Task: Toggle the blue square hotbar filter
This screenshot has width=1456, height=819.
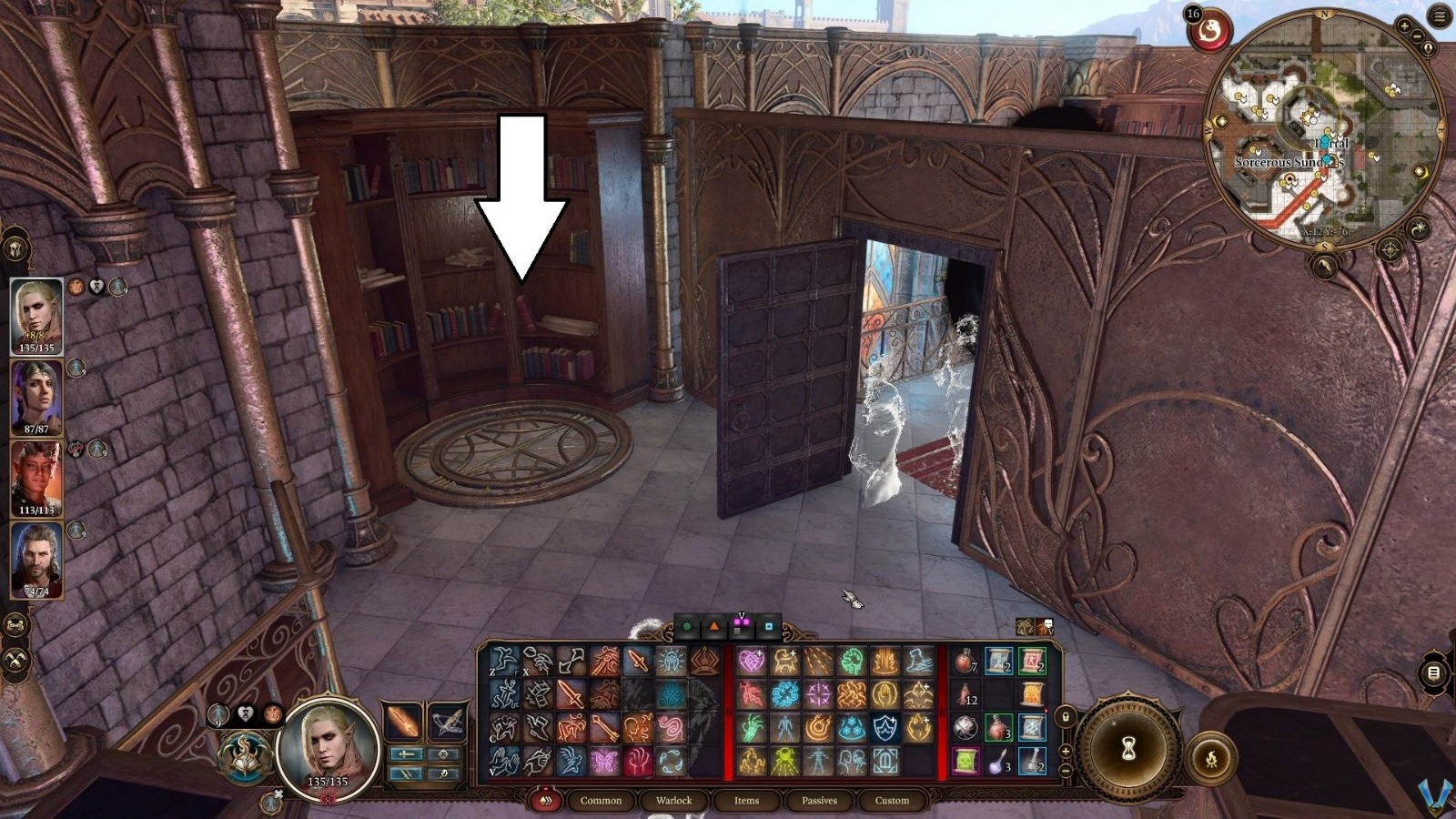Action: point(769,625)
